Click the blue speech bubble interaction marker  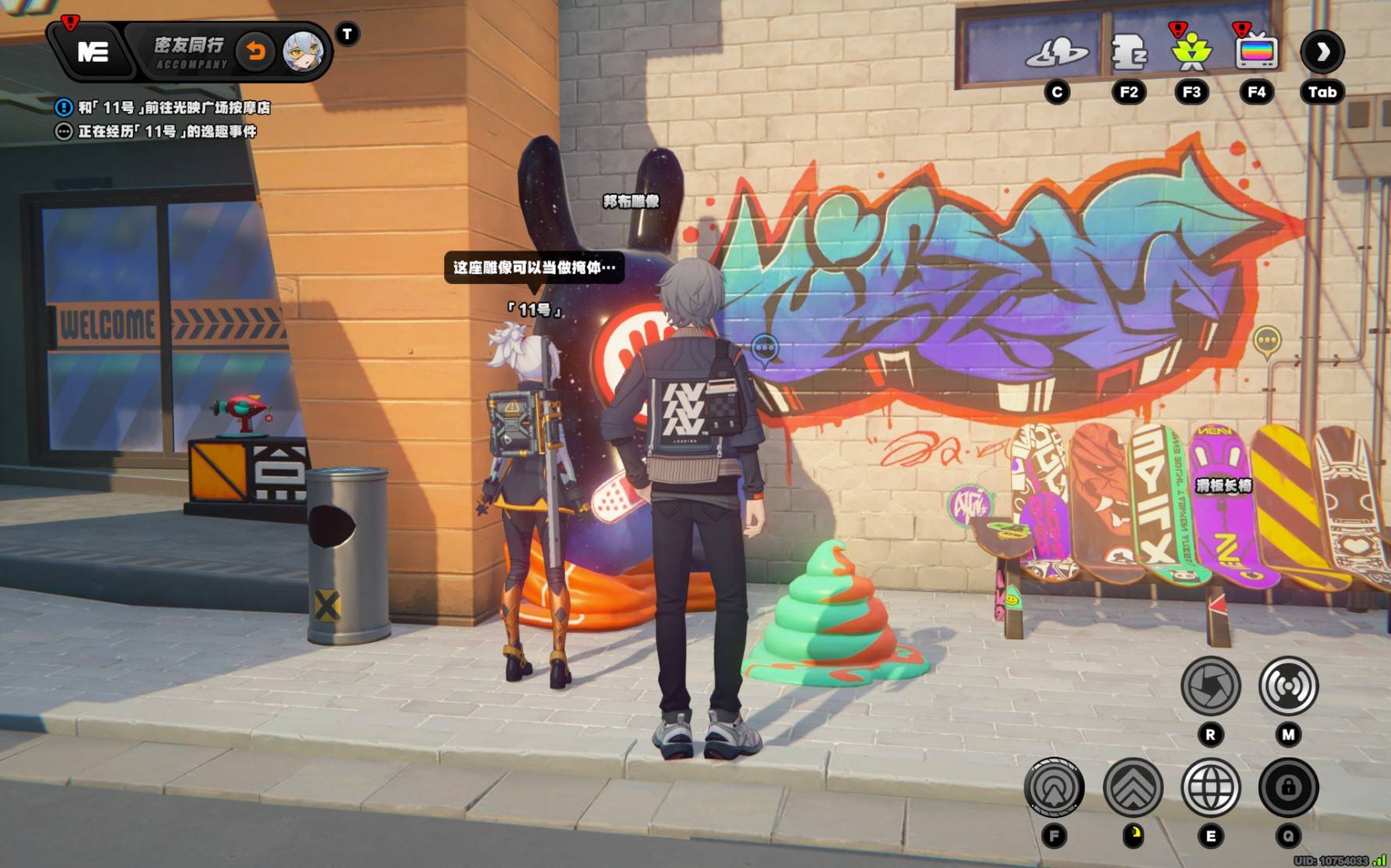coord(764,348)
